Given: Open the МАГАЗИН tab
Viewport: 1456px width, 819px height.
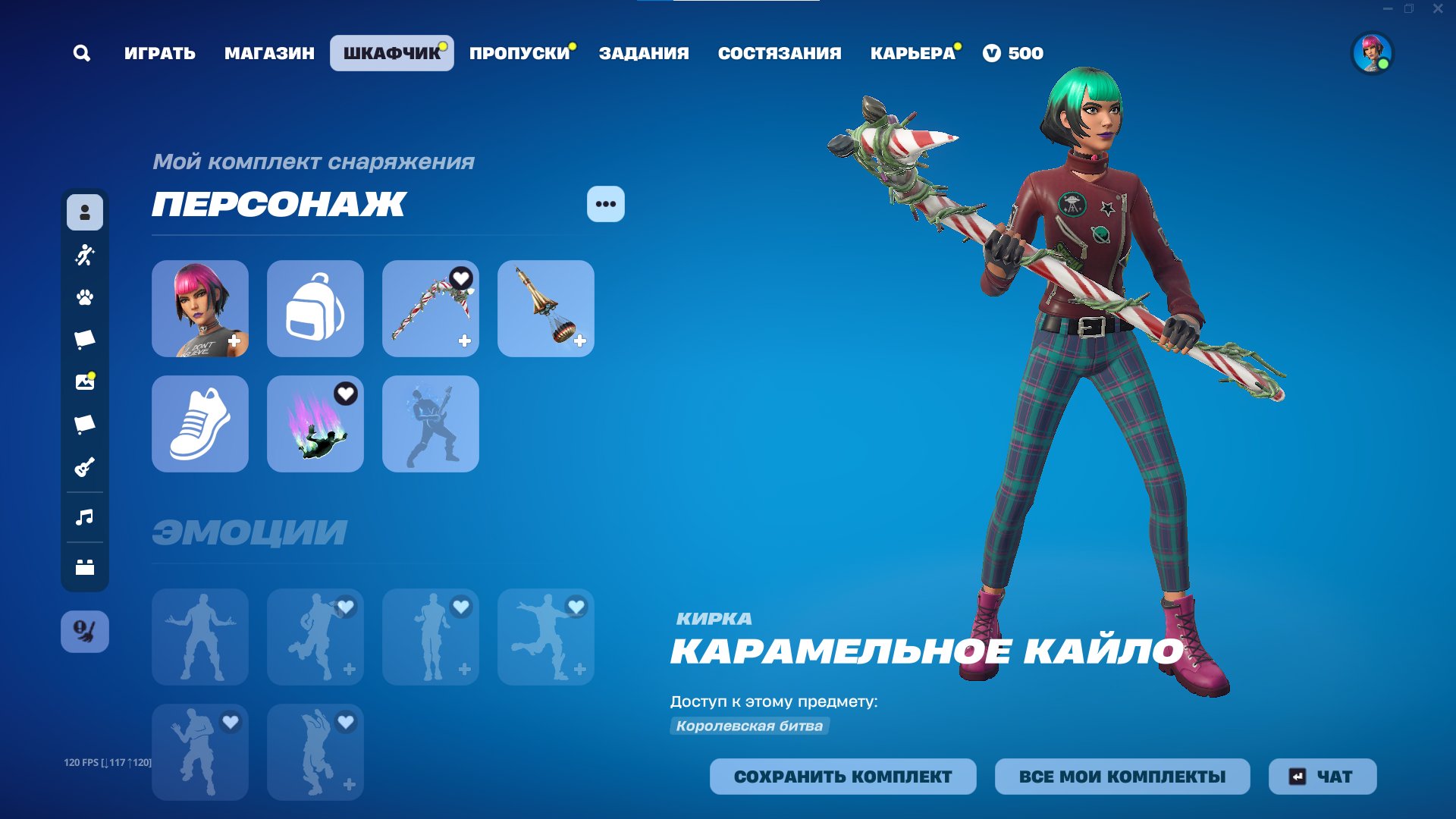Looking at the screenshot, I should pyautogui.click(x=269, y=53).
